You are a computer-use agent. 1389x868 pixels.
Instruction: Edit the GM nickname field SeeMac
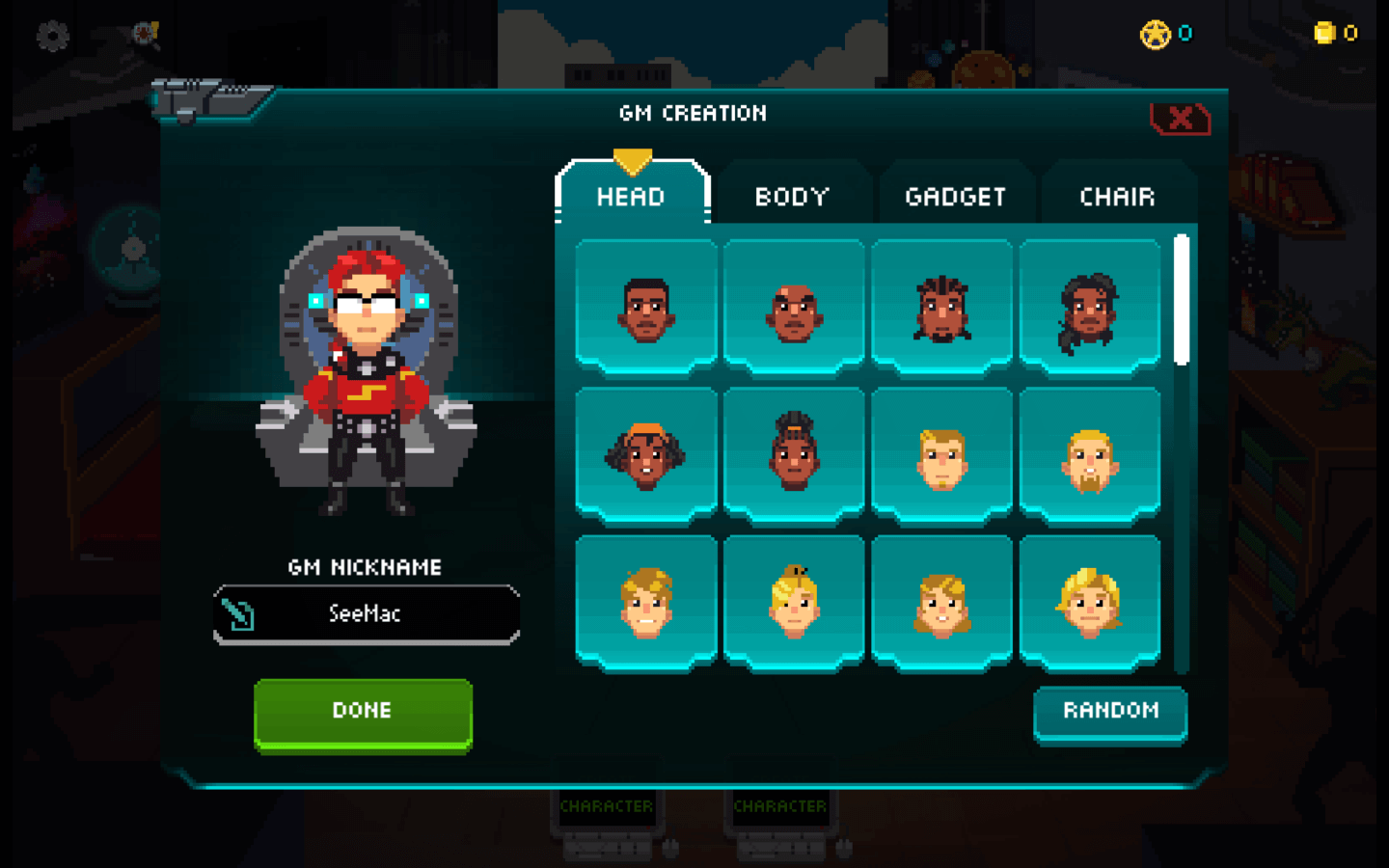tap(366, 613)
